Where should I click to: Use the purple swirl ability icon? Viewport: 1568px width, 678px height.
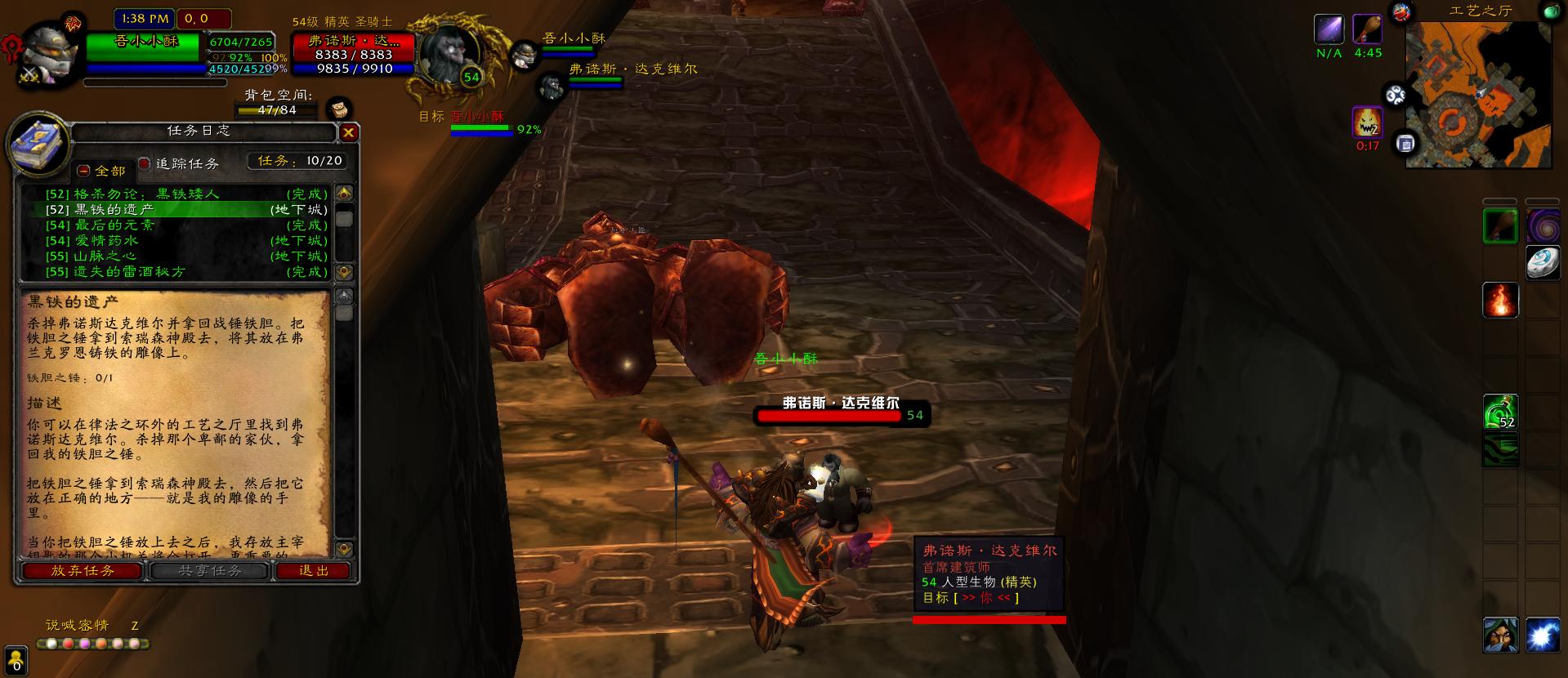pyautogui.click(x=1542, y=225)
